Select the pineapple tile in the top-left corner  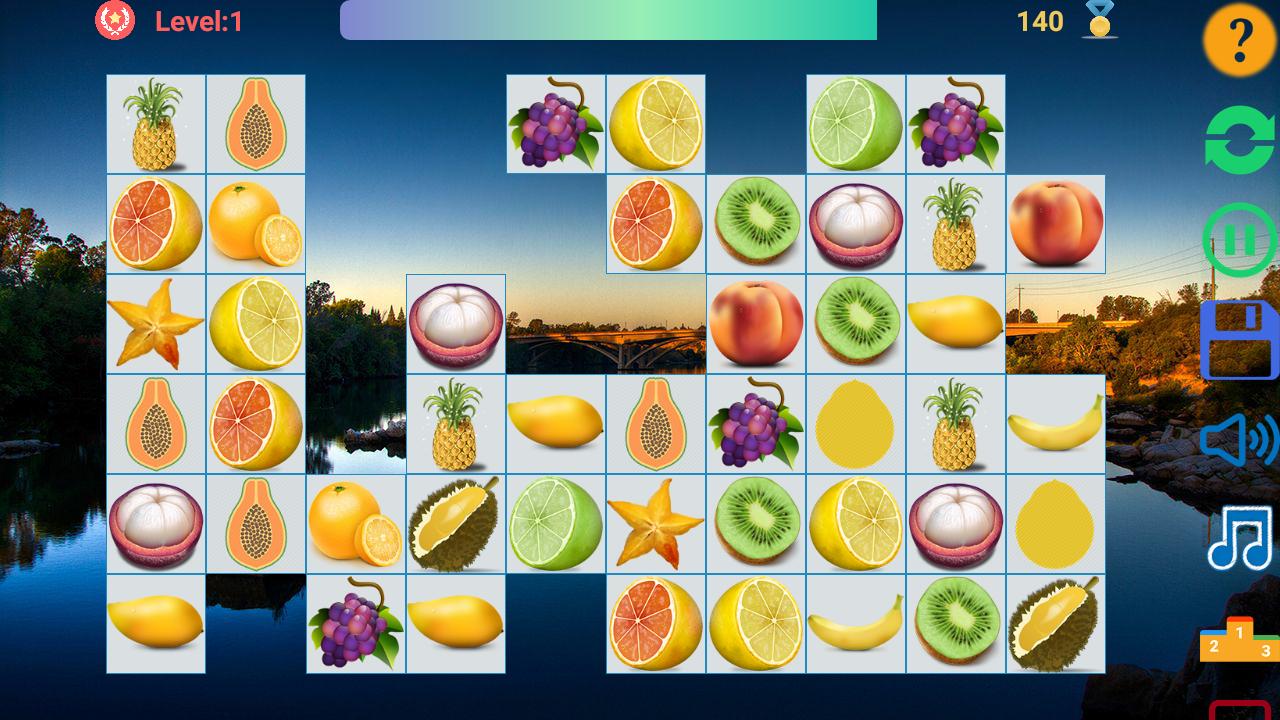pos(155,123)
